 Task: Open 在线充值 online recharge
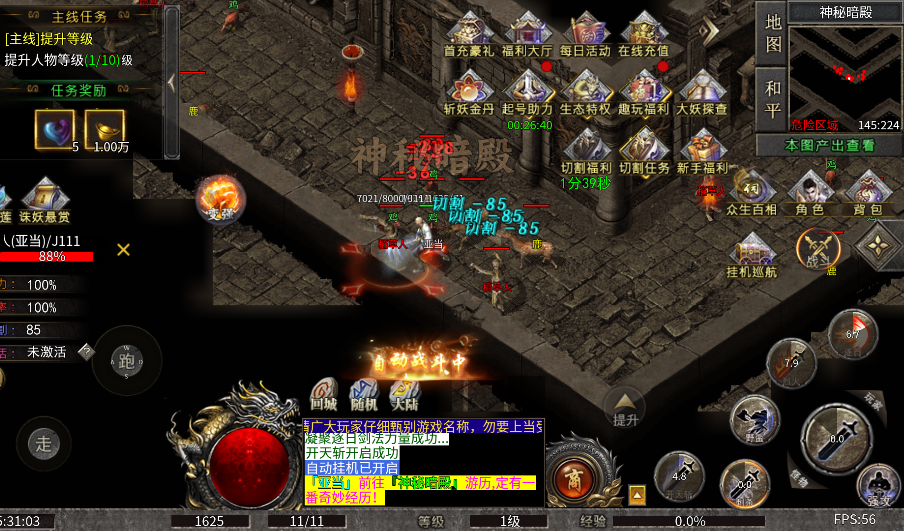click(643, 34)
